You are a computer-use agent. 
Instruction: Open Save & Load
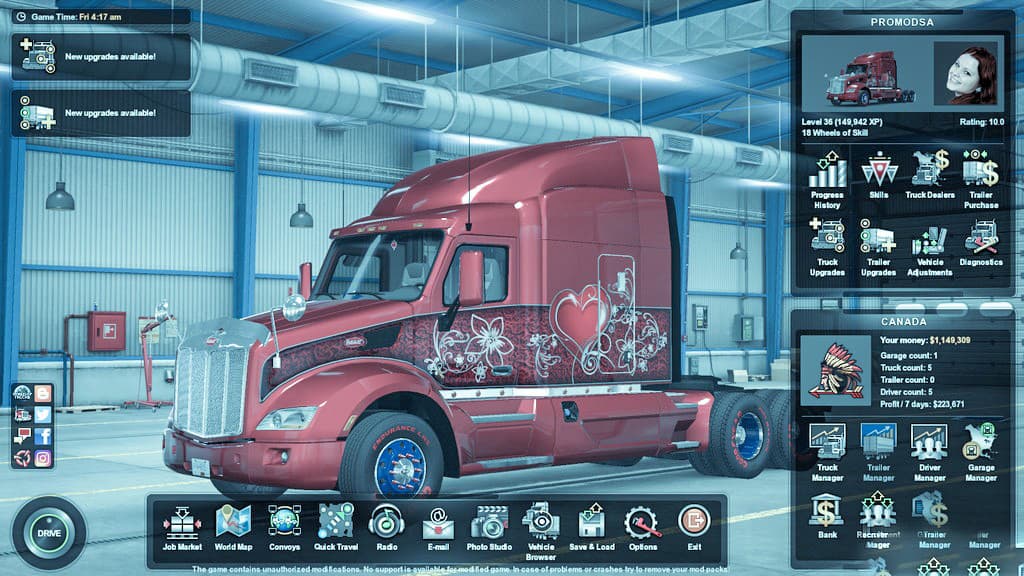coord(591,527)
